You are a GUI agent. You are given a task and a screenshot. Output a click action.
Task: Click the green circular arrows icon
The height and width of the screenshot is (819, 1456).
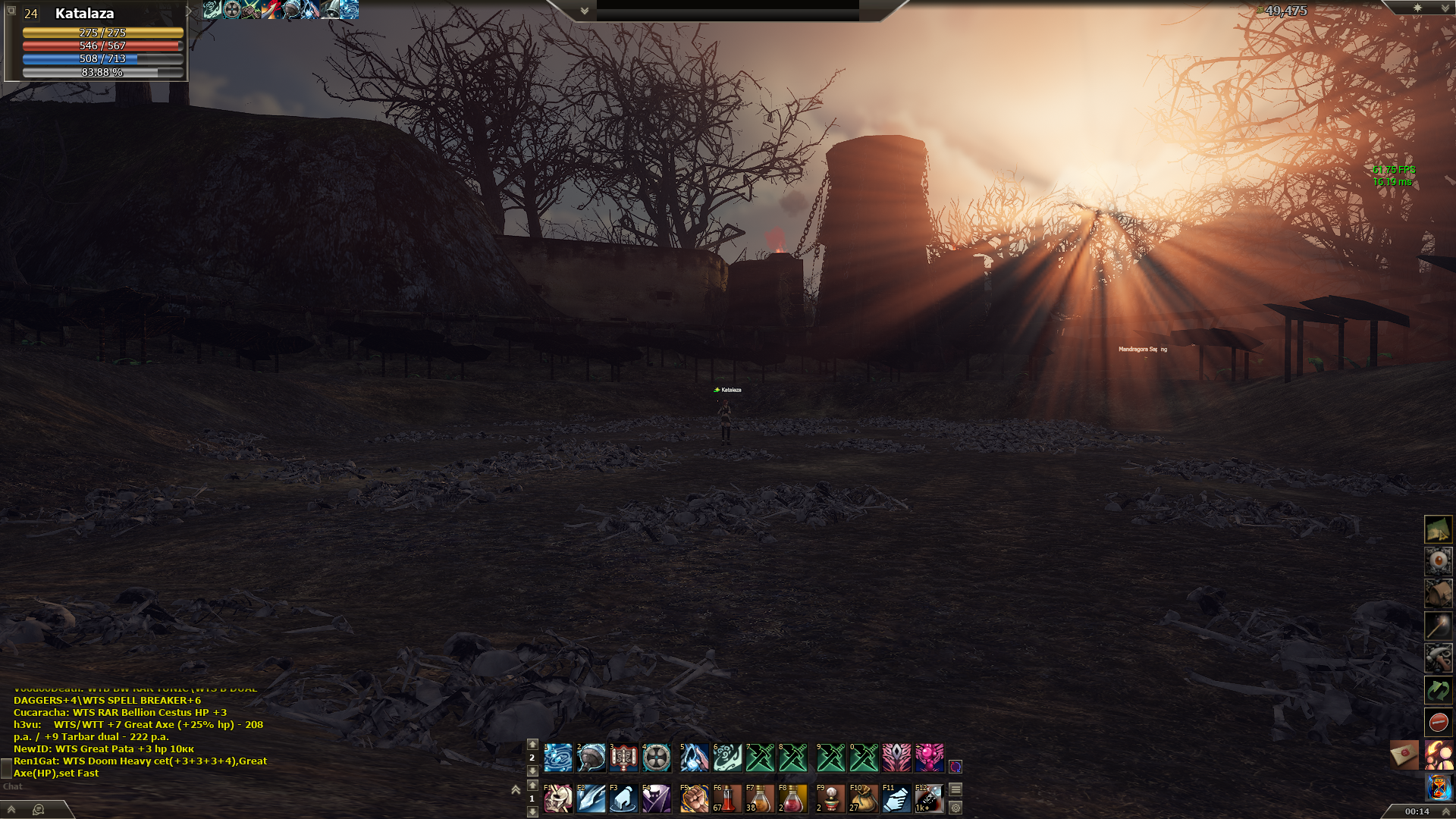(x=1438, y=690)
